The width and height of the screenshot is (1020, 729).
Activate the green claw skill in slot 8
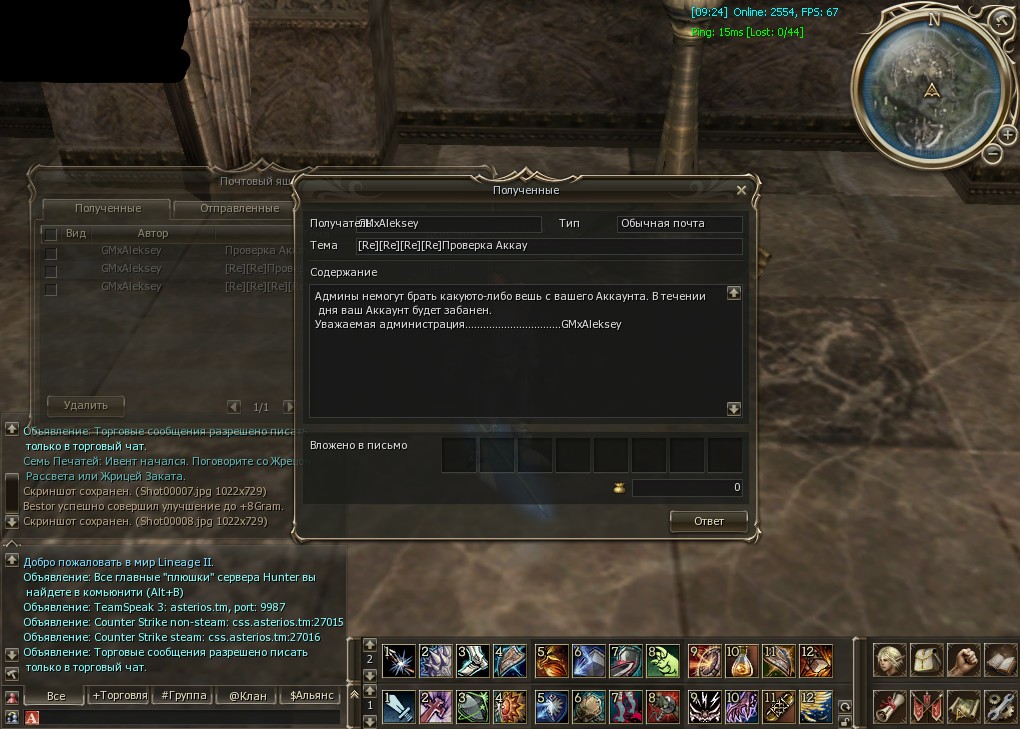tap(663, 660)
